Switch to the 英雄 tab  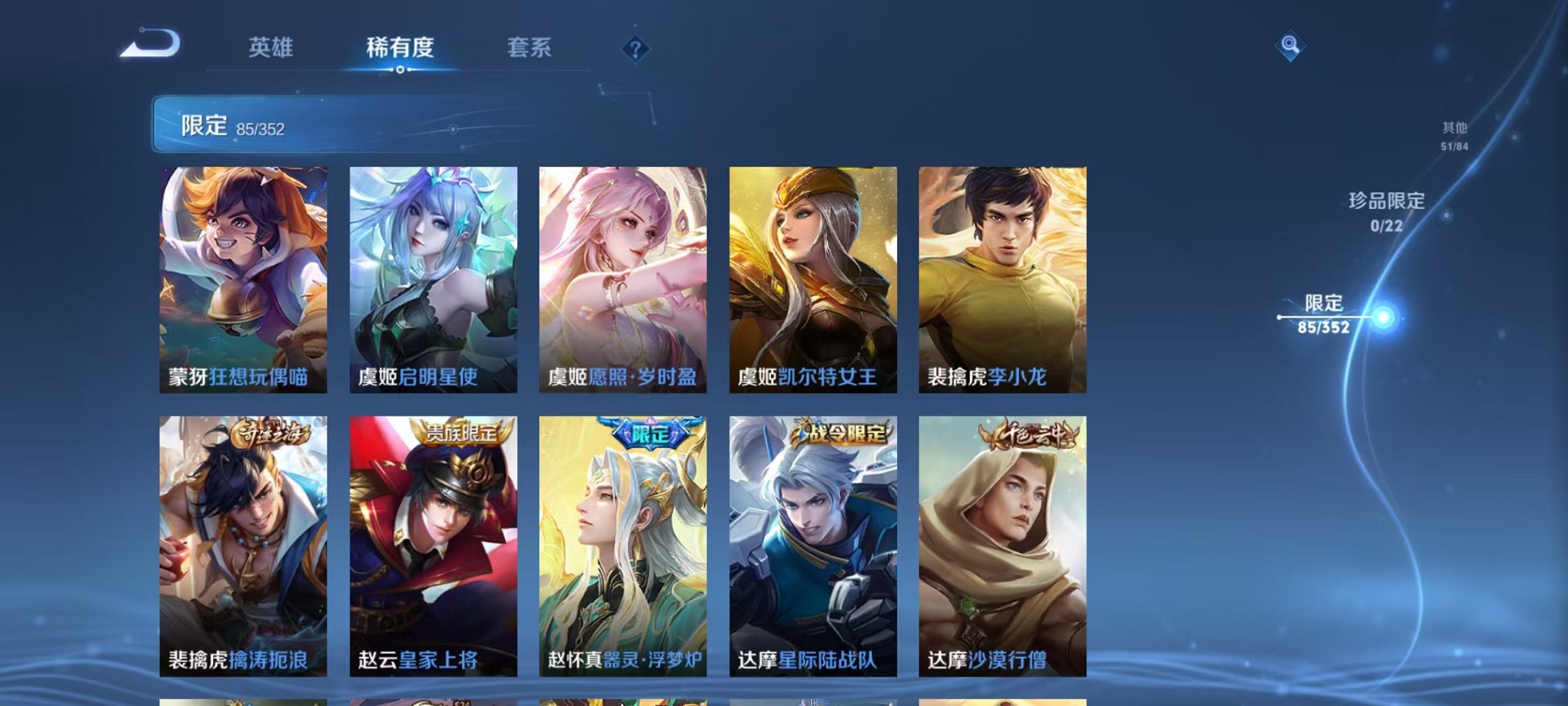[271, 46]
